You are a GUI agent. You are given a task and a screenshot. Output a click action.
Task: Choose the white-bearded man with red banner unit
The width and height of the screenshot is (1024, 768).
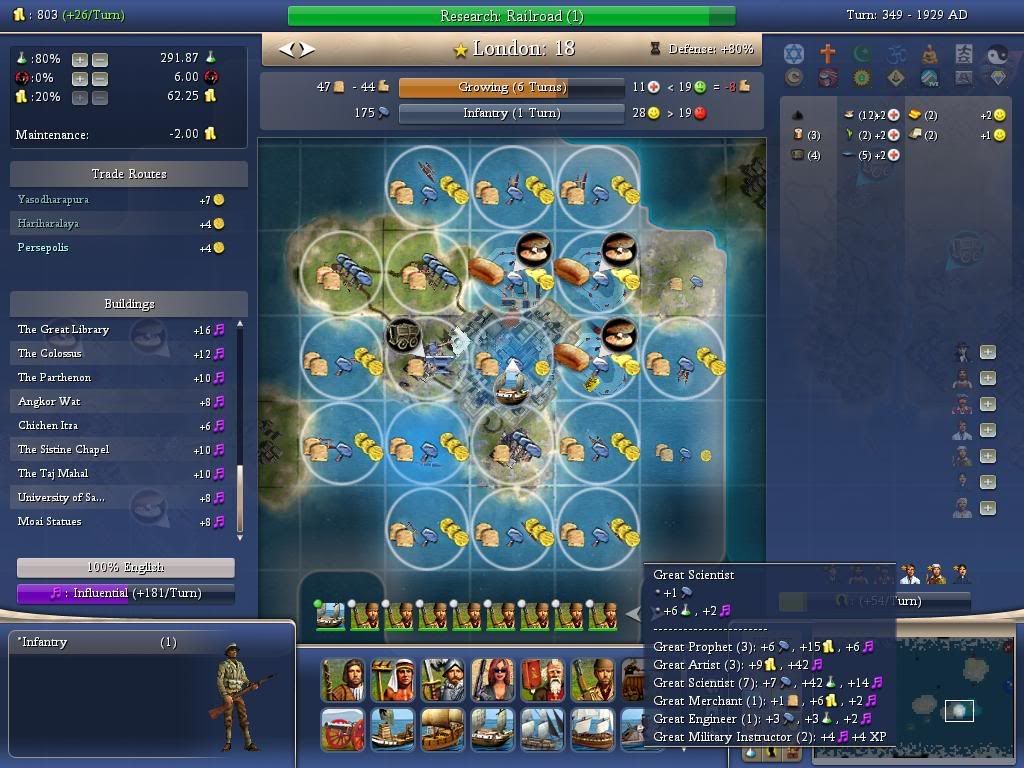coord(543,680)
